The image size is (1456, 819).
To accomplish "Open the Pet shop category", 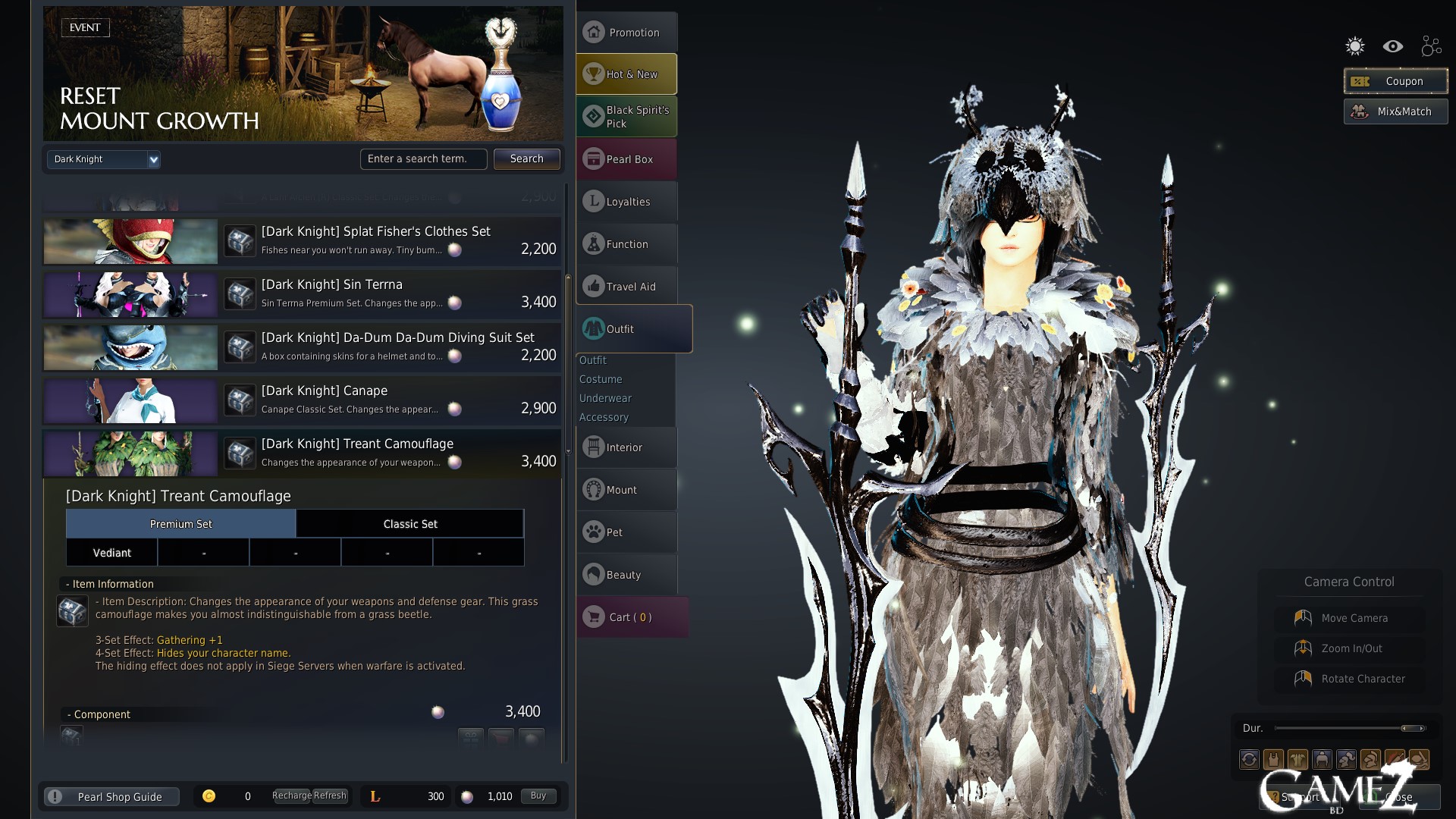I will [x=626, y=532].
